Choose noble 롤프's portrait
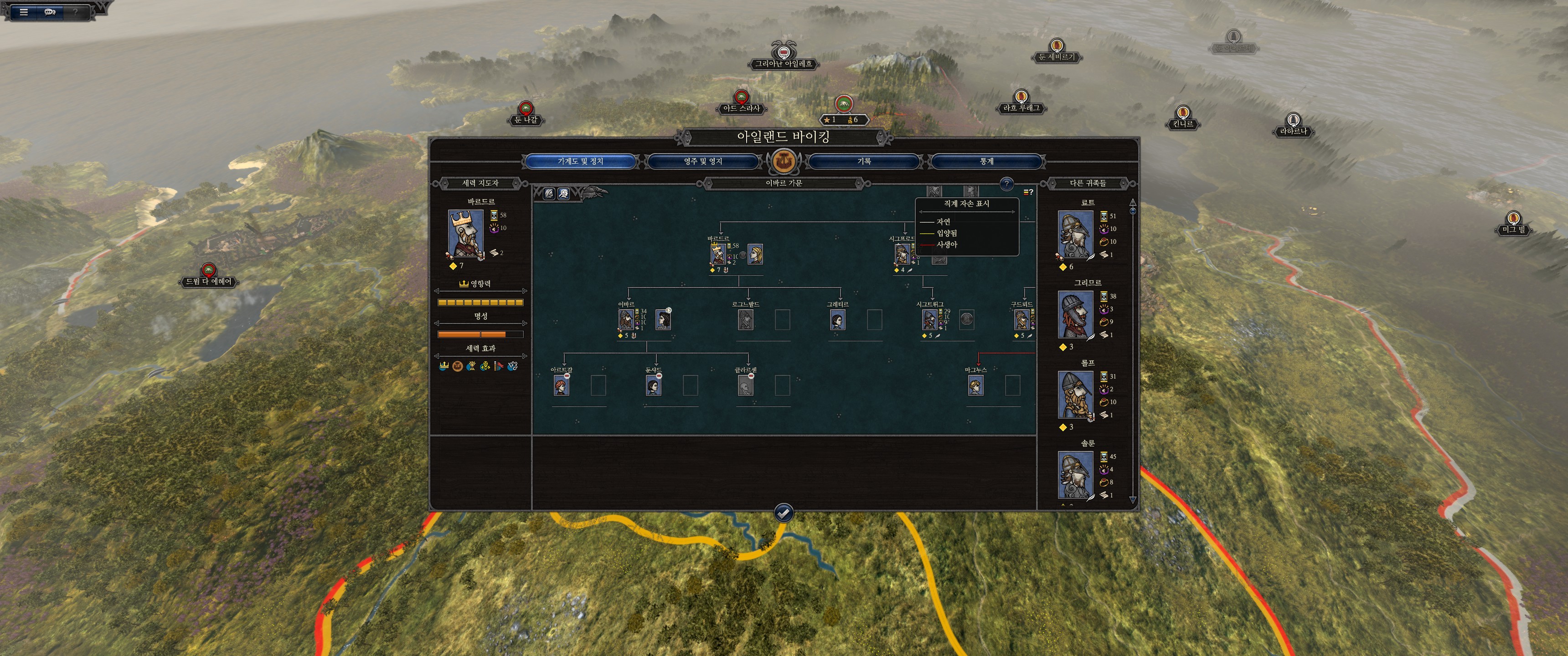The height and width of the screenshot is (656, 1568). 1075,395
